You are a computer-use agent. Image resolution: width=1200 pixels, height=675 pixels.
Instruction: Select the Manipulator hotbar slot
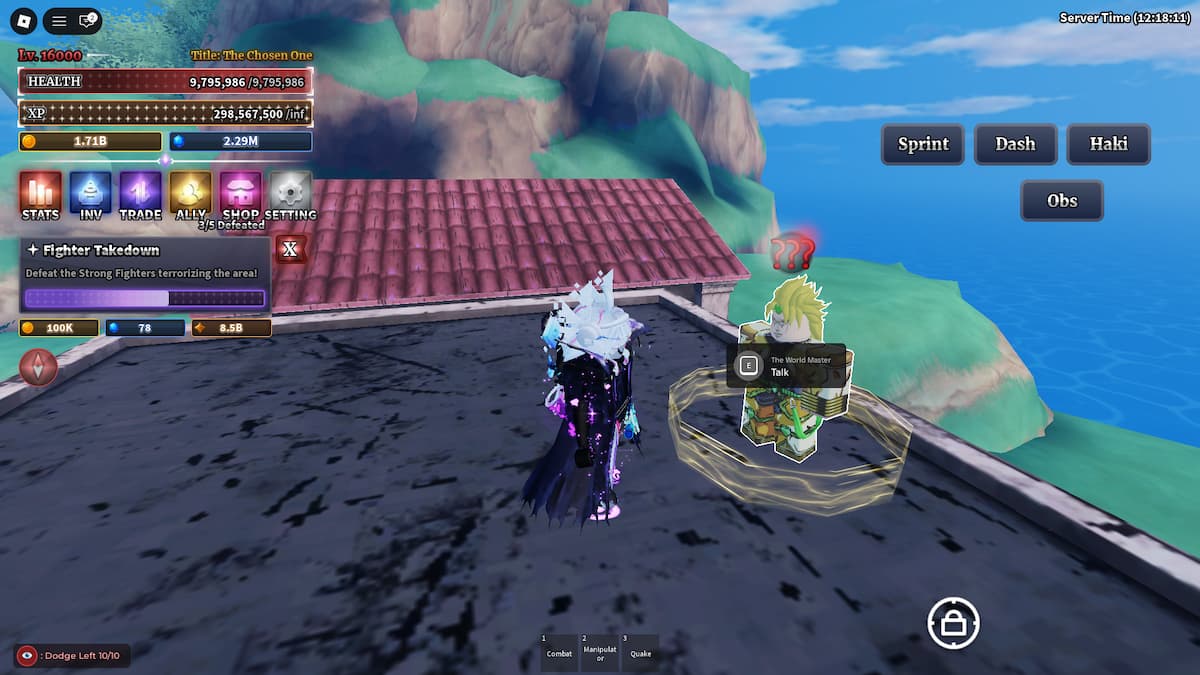(x=600, y=651)
